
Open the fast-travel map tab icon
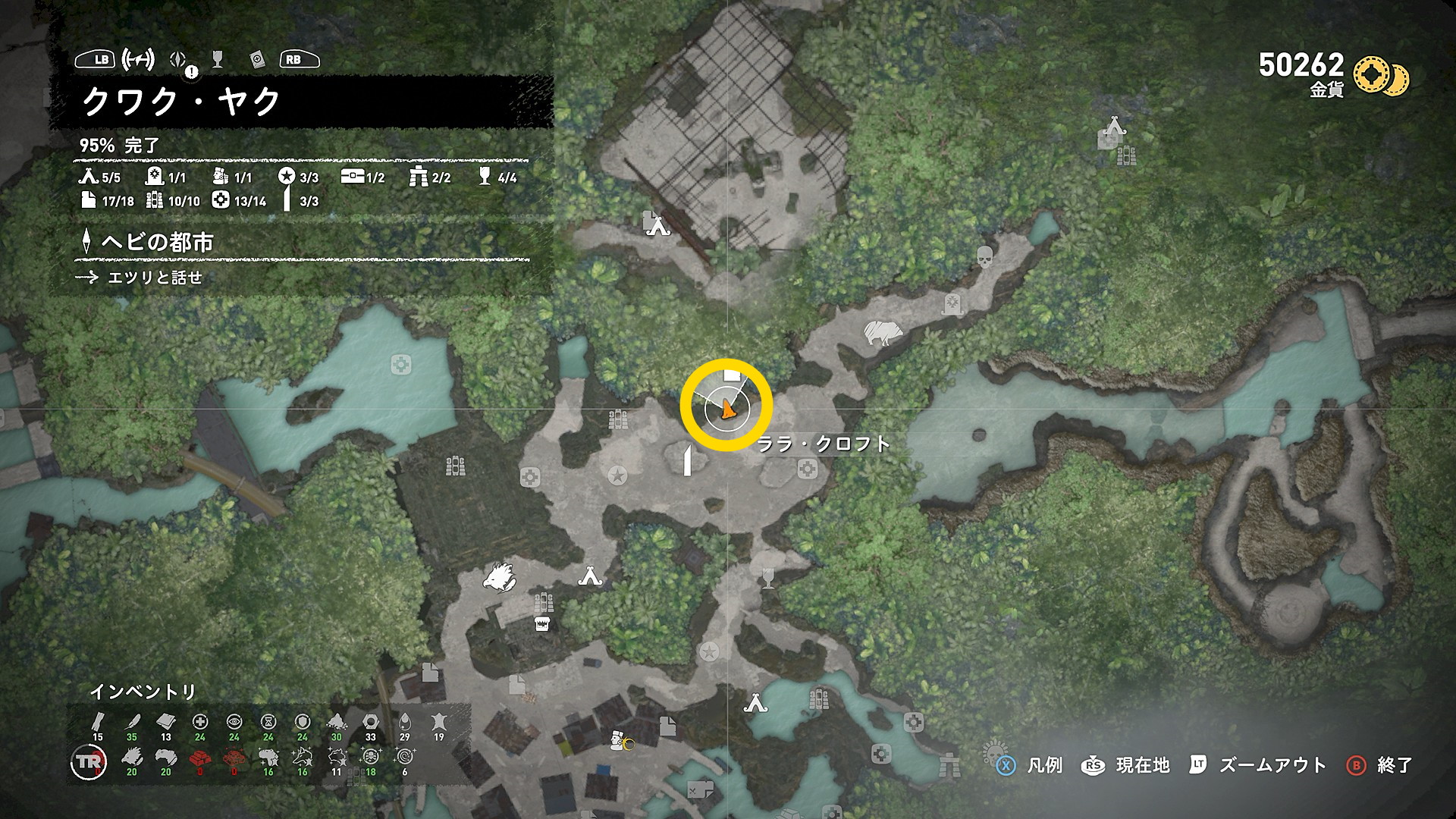[x=138, y=59]
